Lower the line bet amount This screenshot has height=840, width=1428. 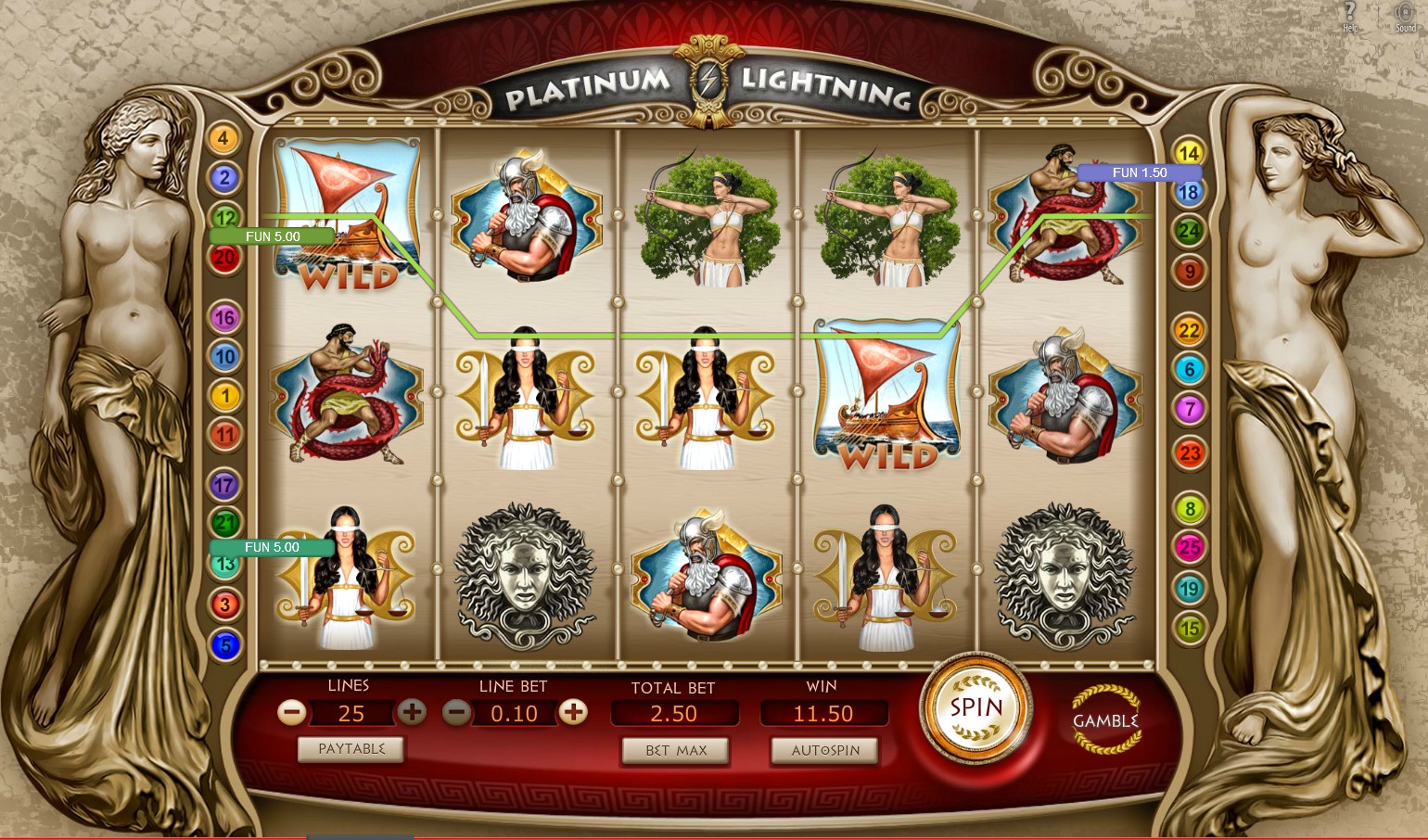(456, 712)
